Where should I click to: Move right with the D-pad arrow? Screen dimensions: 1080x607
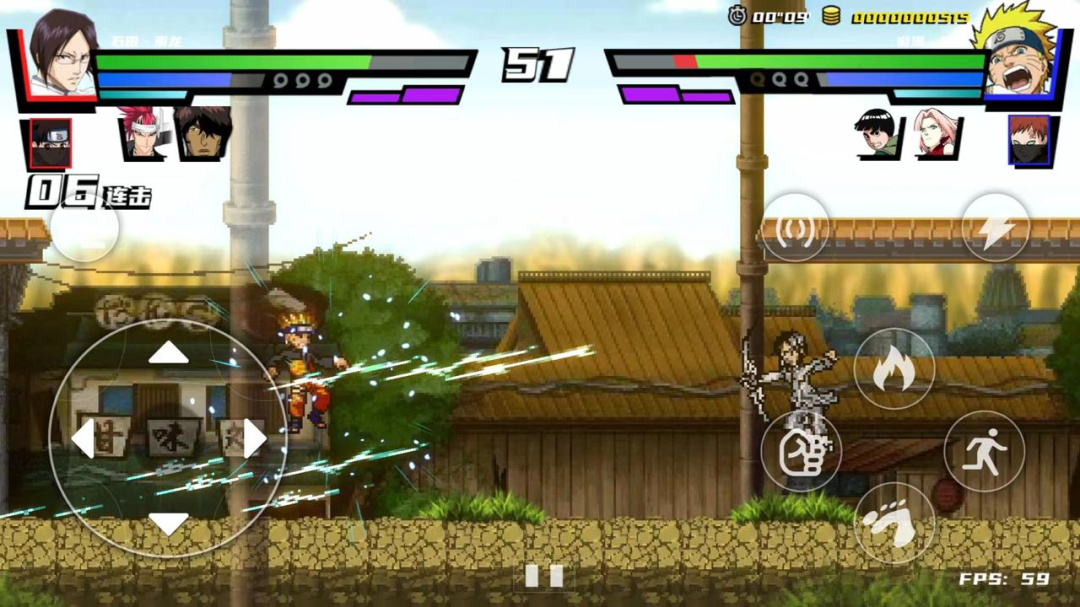click(254, 438)
